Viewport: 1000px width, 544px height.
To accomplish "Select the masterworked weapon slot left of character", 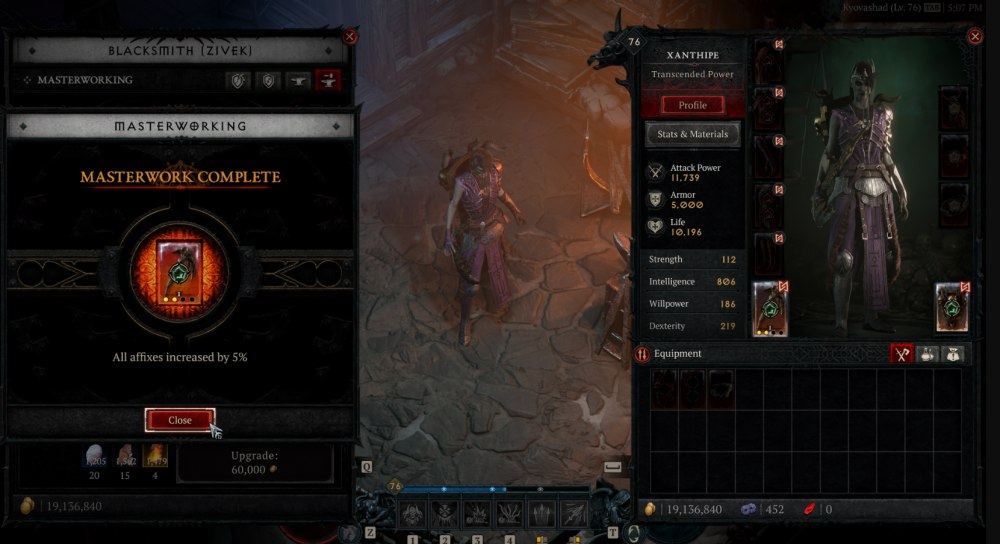I will click(770, 308).
